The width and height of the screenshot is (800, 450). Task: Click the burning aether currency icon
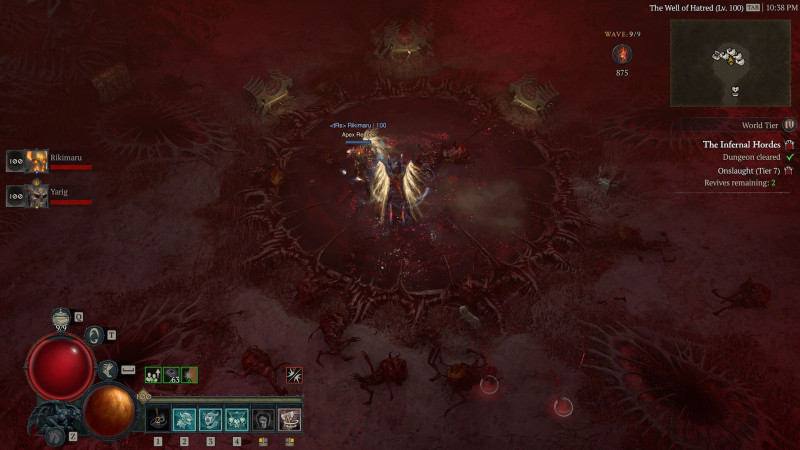pos(622,53)
